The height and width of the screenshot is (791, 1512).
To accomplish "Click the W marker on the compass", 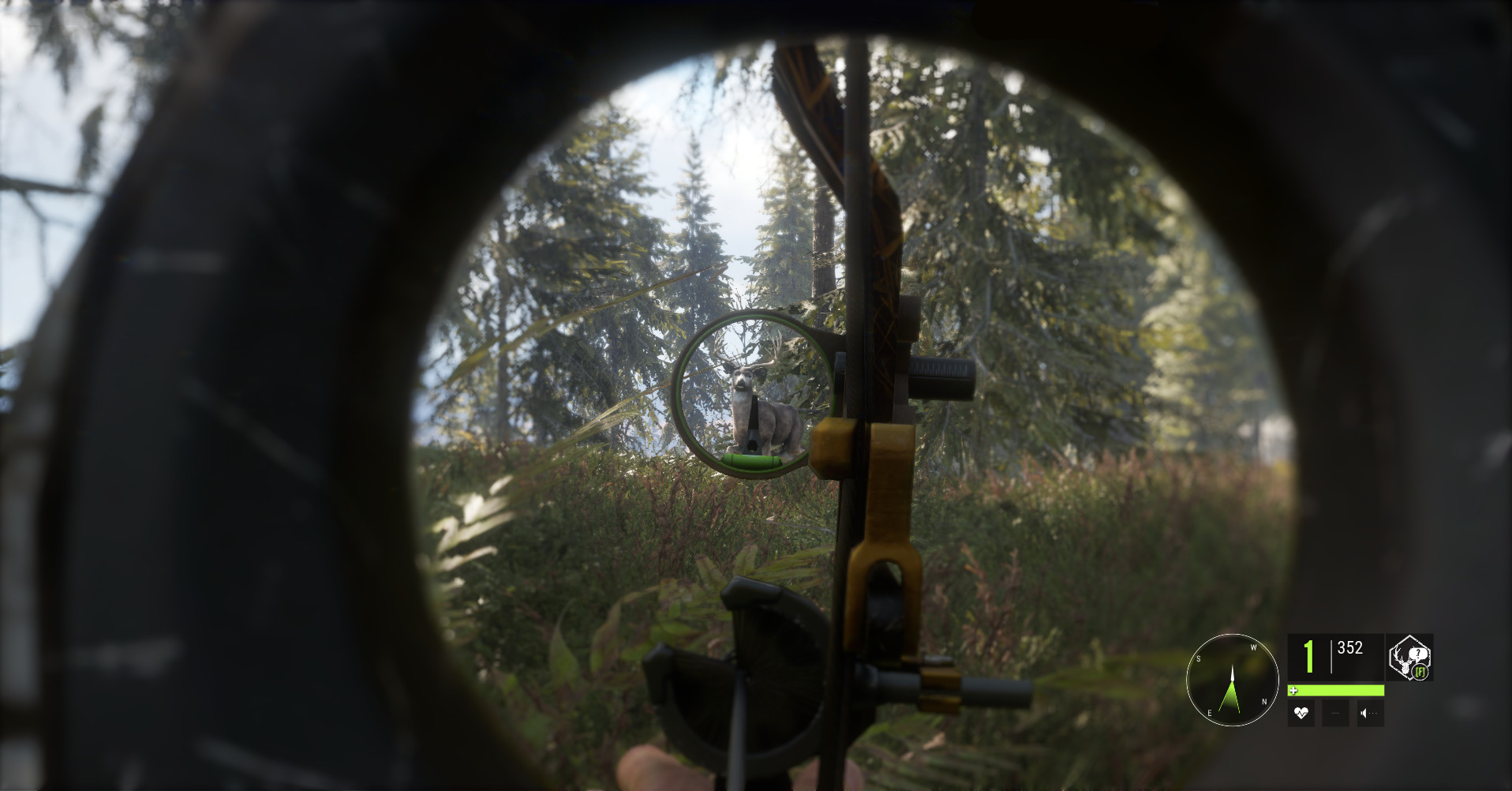I will click(1254, 647).
